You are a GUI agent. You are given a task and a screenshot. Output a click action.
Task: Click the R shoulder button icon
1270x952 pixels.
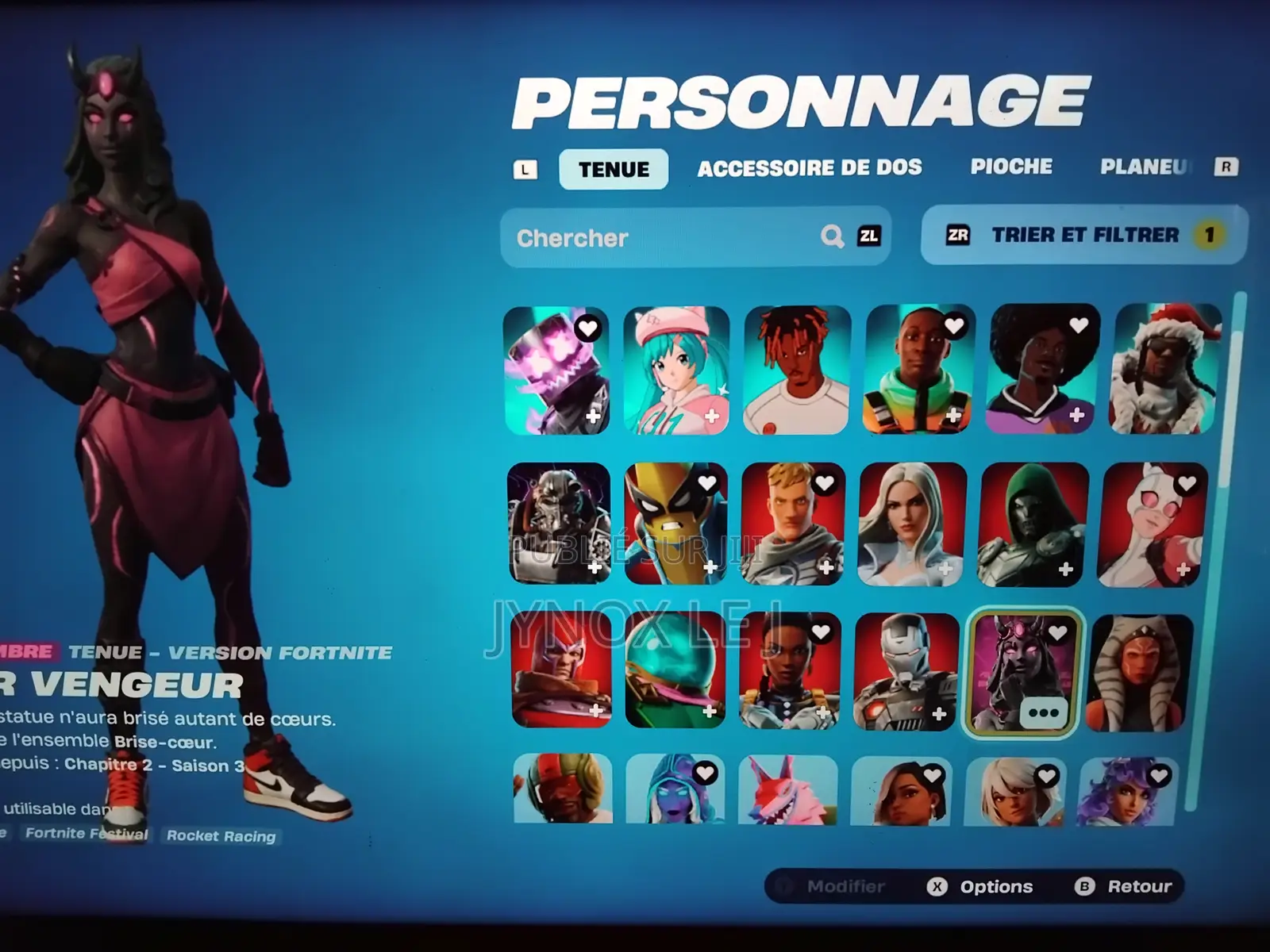1226,167
